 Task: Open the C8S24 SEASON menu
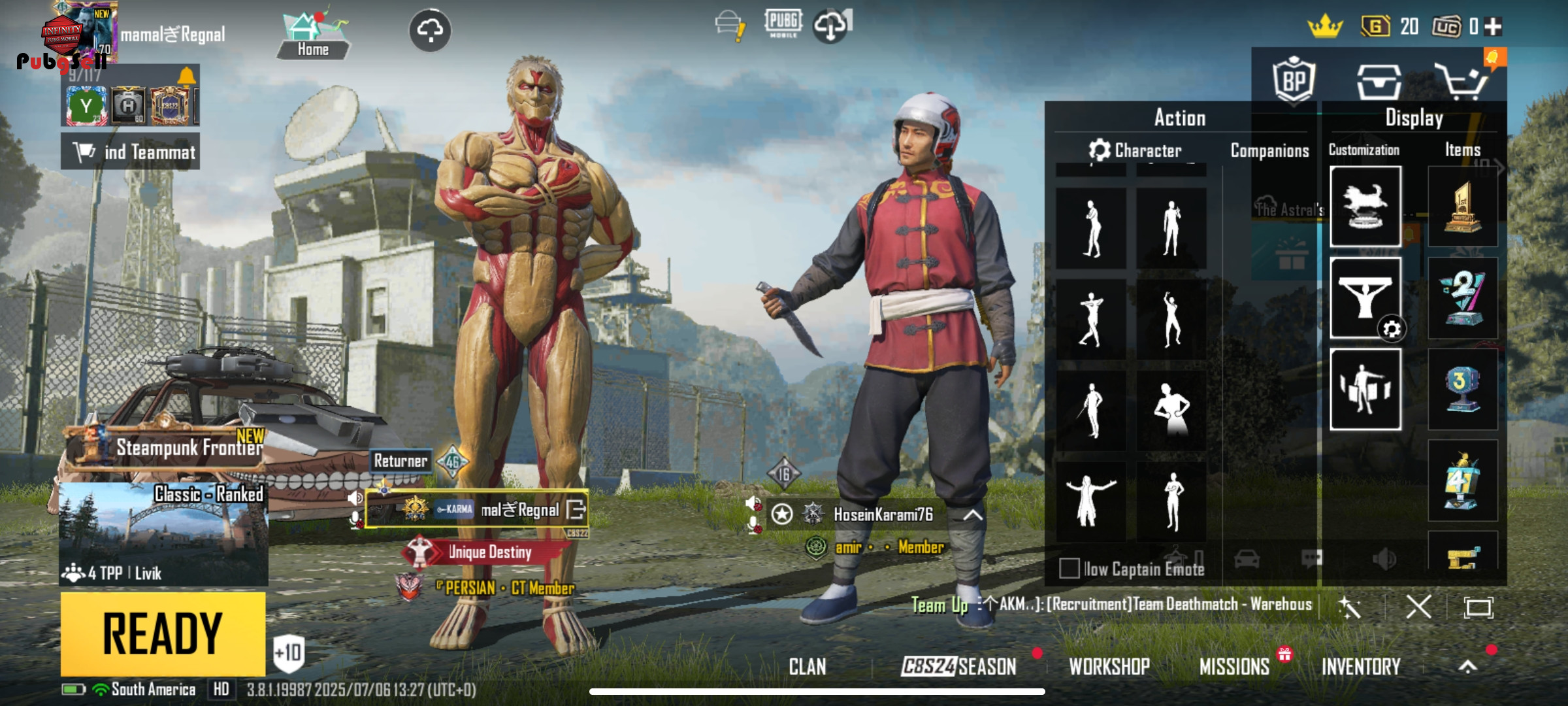958,666
